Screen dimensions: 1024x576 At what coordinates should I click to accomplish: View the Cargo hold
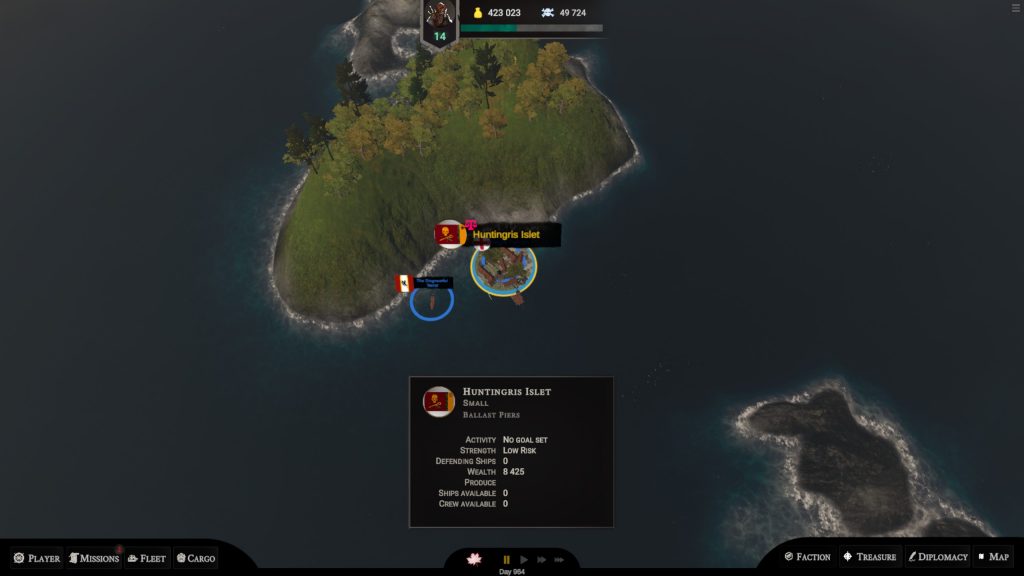(x=195, y=558)
